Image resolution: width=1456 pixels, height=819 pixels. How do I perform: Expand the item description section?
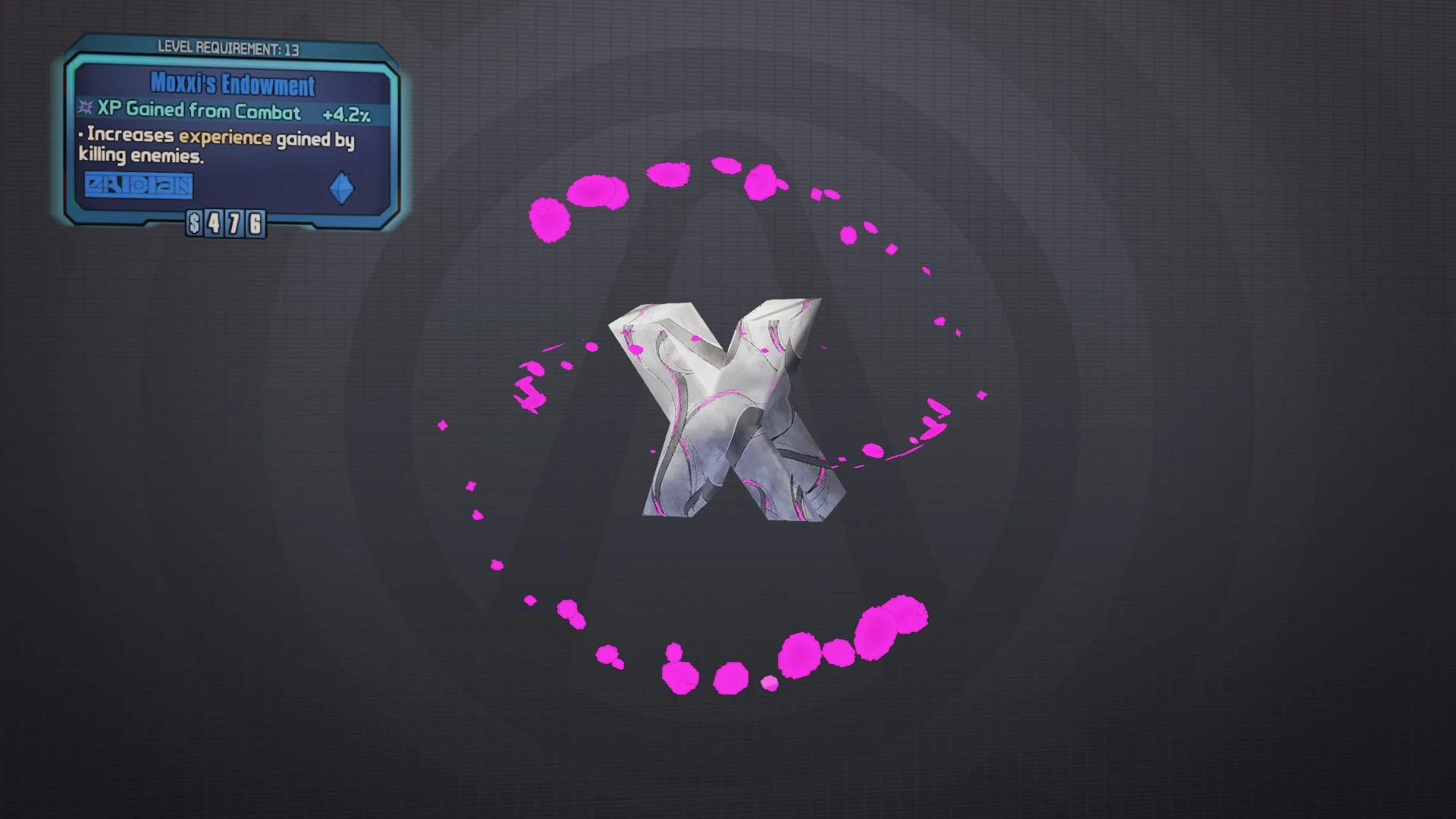coord(216,146)
